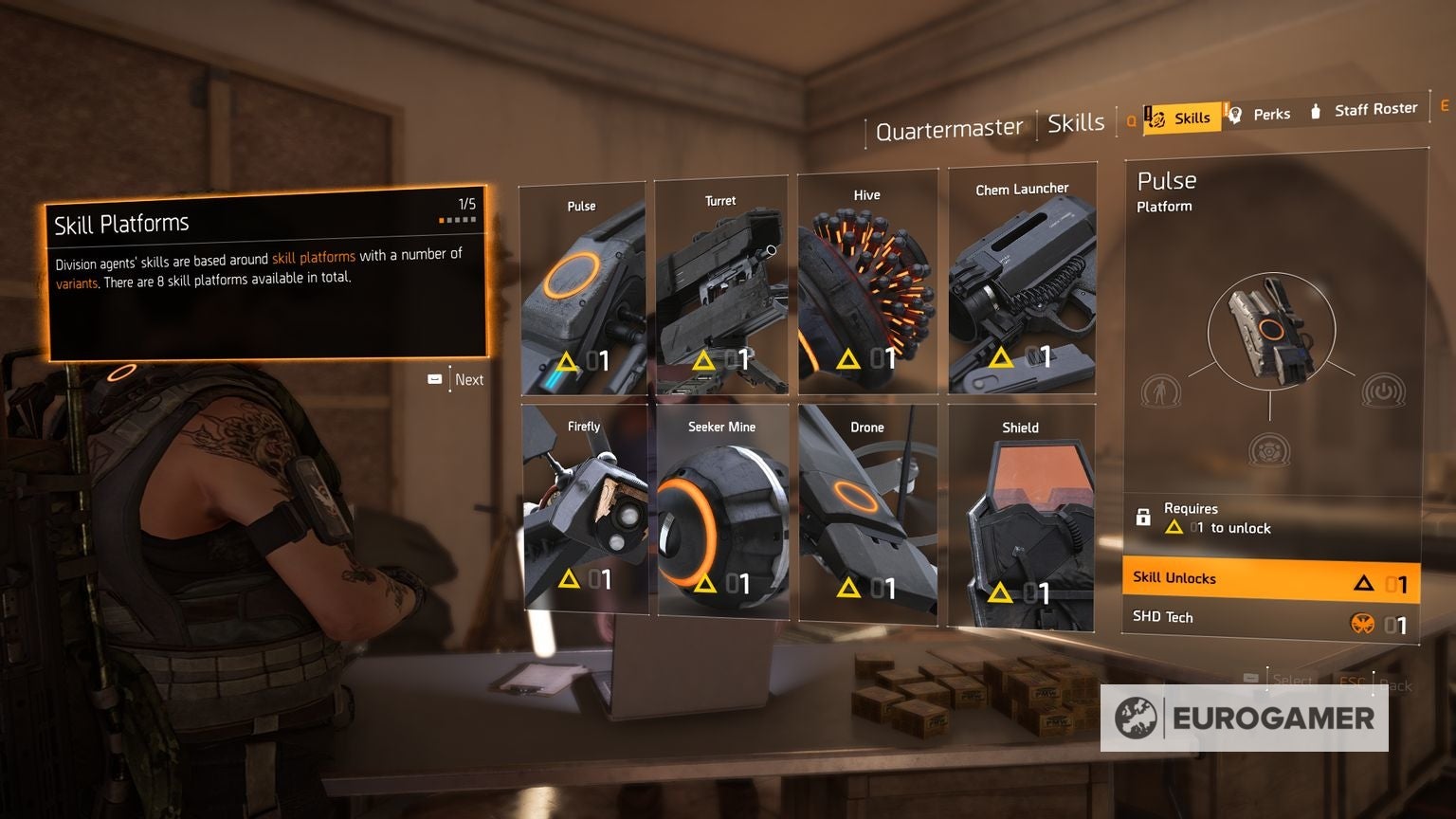Image resolution: width=1456 pixels, height=819 pixels.
Task: Open the Shield skill
Action: tap(1024, 517)
